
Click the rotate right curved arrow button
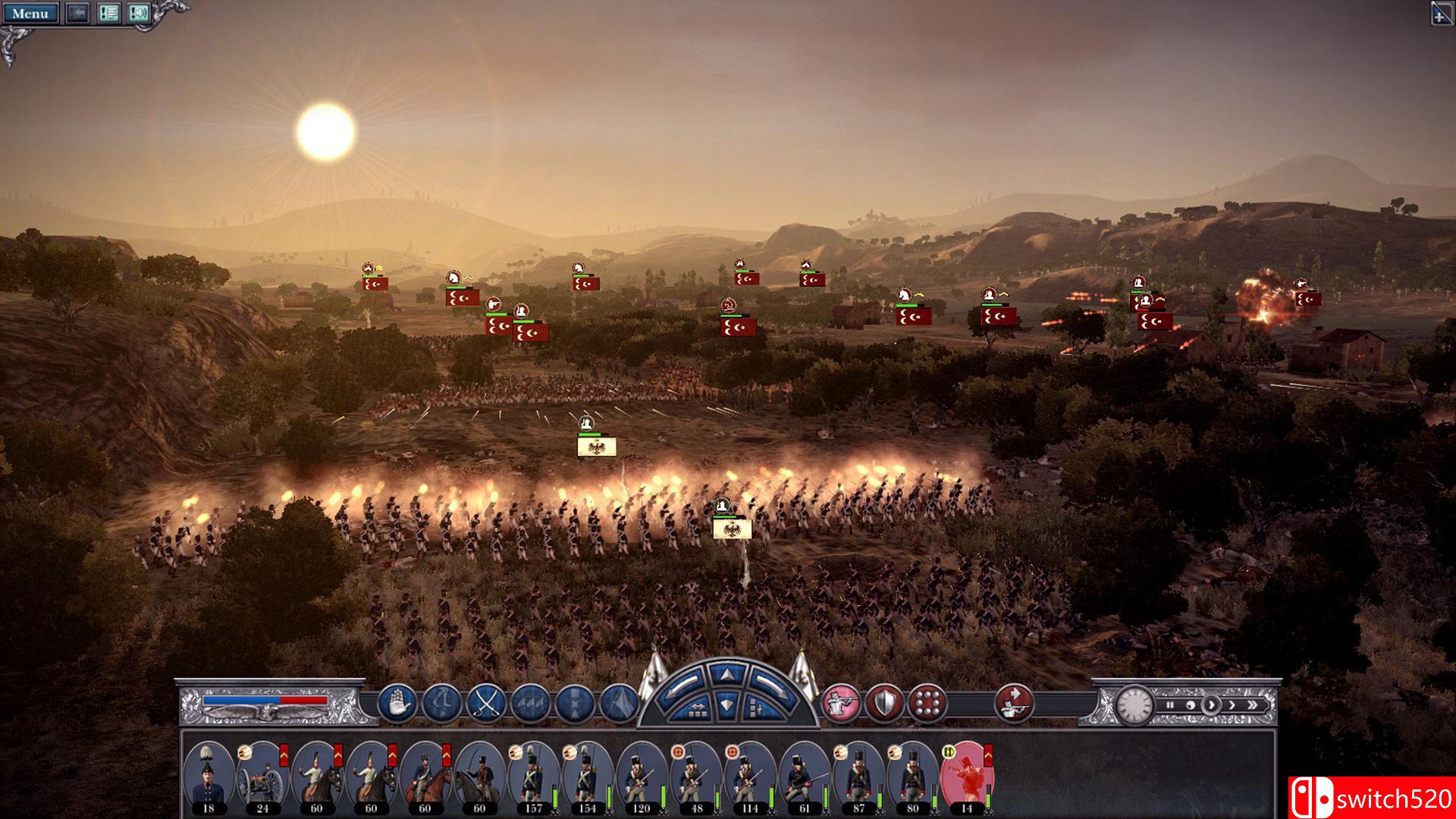[x=773, y=686]
